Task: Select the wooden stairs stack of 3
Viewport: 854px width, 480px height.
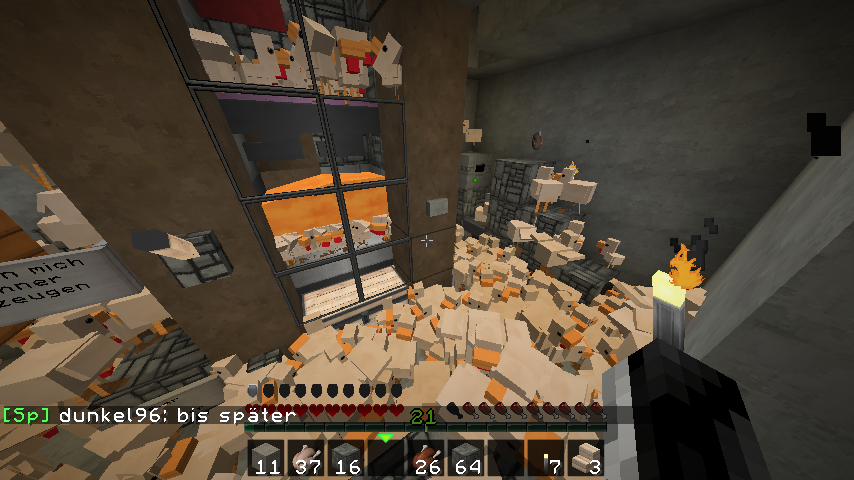Action: (x=587, y=458)
